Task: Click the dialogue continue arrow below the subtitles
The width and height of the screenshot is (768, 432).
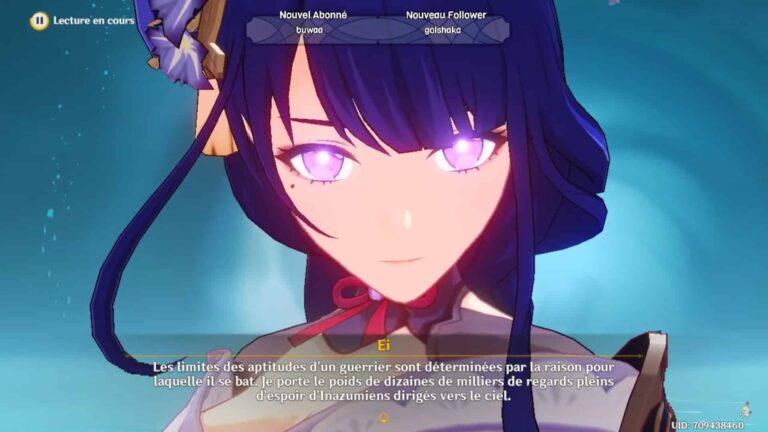Action: pyautogui.click(x=384, y=417)
